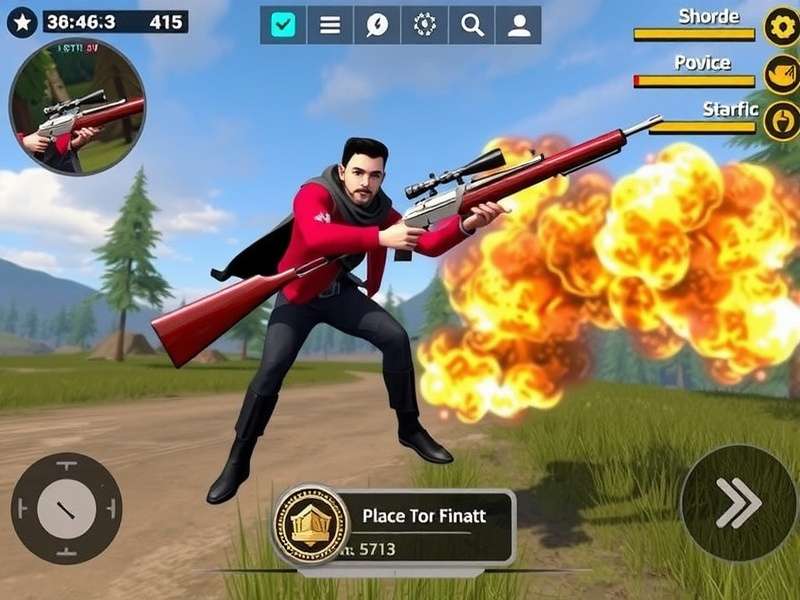
Task: Tap the double-arrow sprint button
Action: coord(738,502)
